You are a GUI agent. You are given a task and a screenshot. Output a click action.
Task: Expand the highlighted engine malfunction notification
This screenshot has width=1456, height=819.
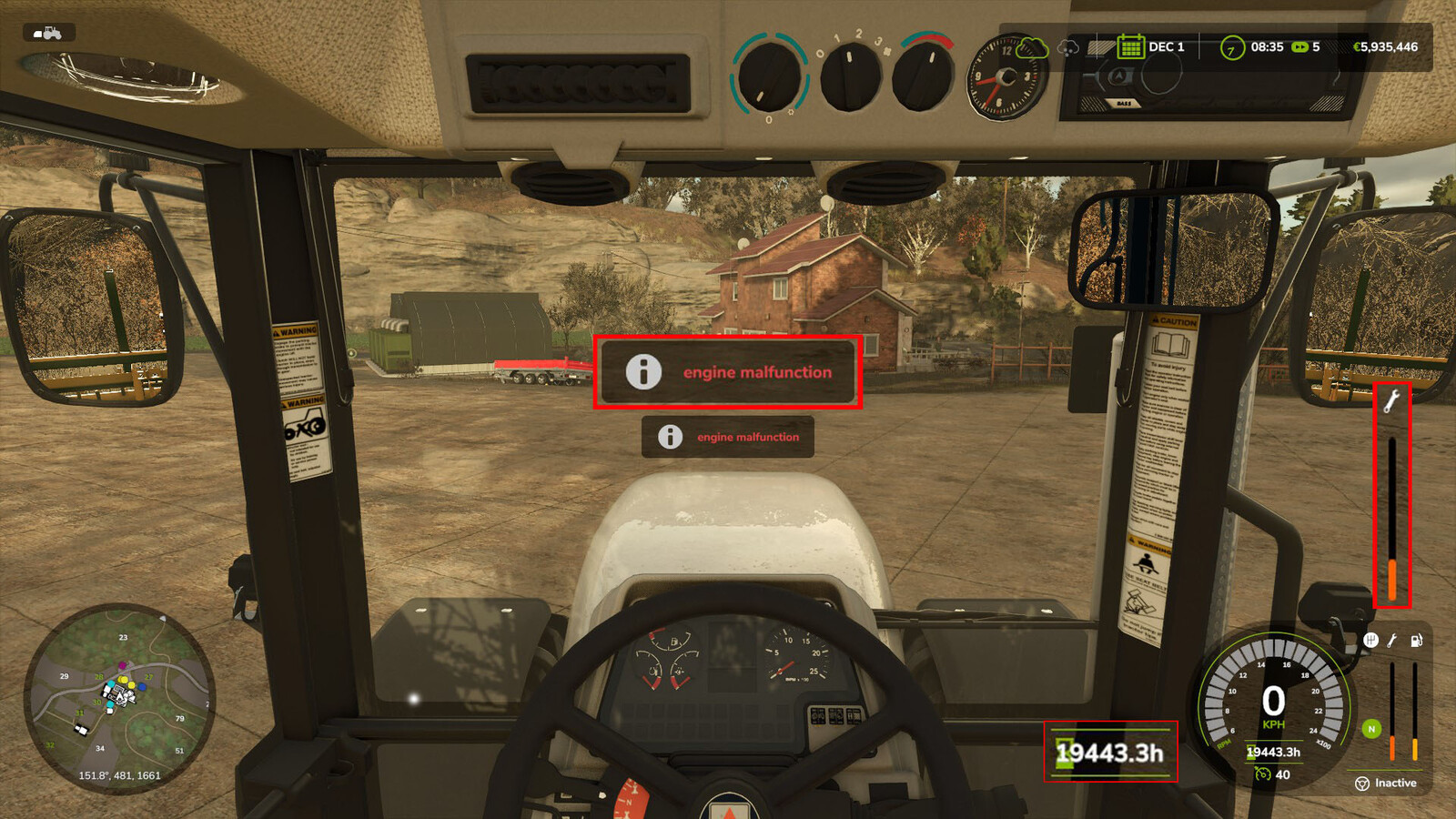(x=728, y=372)
